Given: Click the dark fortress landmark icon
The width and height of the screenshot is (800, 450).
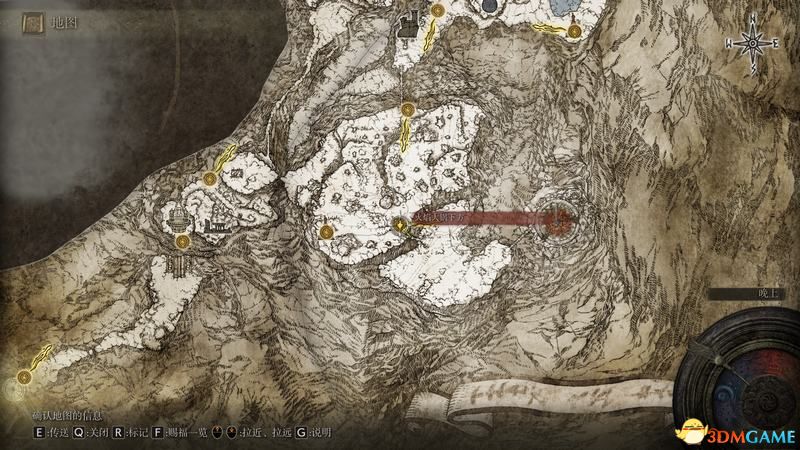Looking at the screenshot, I should pyautogui.click(x=406, y=26).
